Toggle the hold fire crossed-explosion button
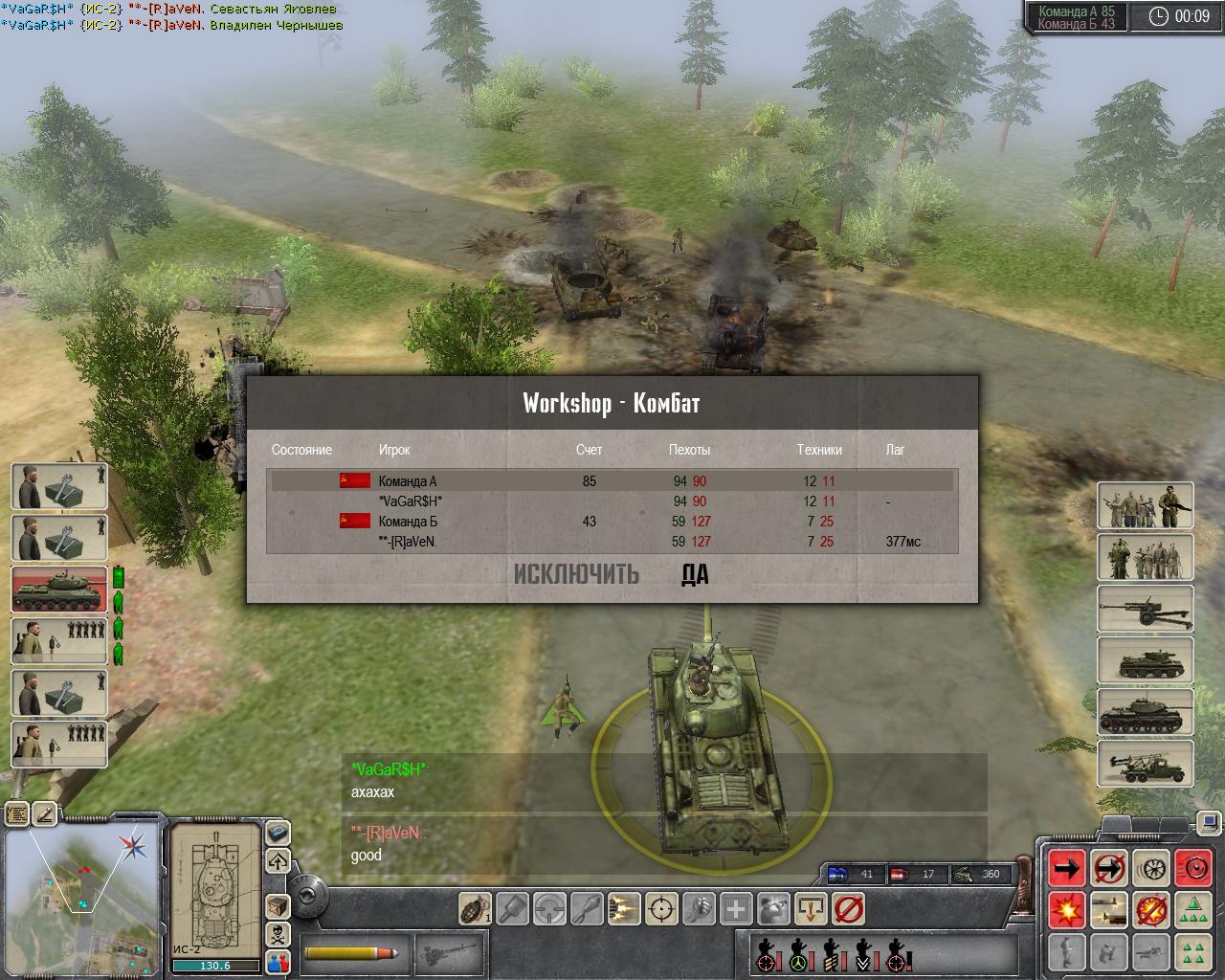 pos(1151,909)
